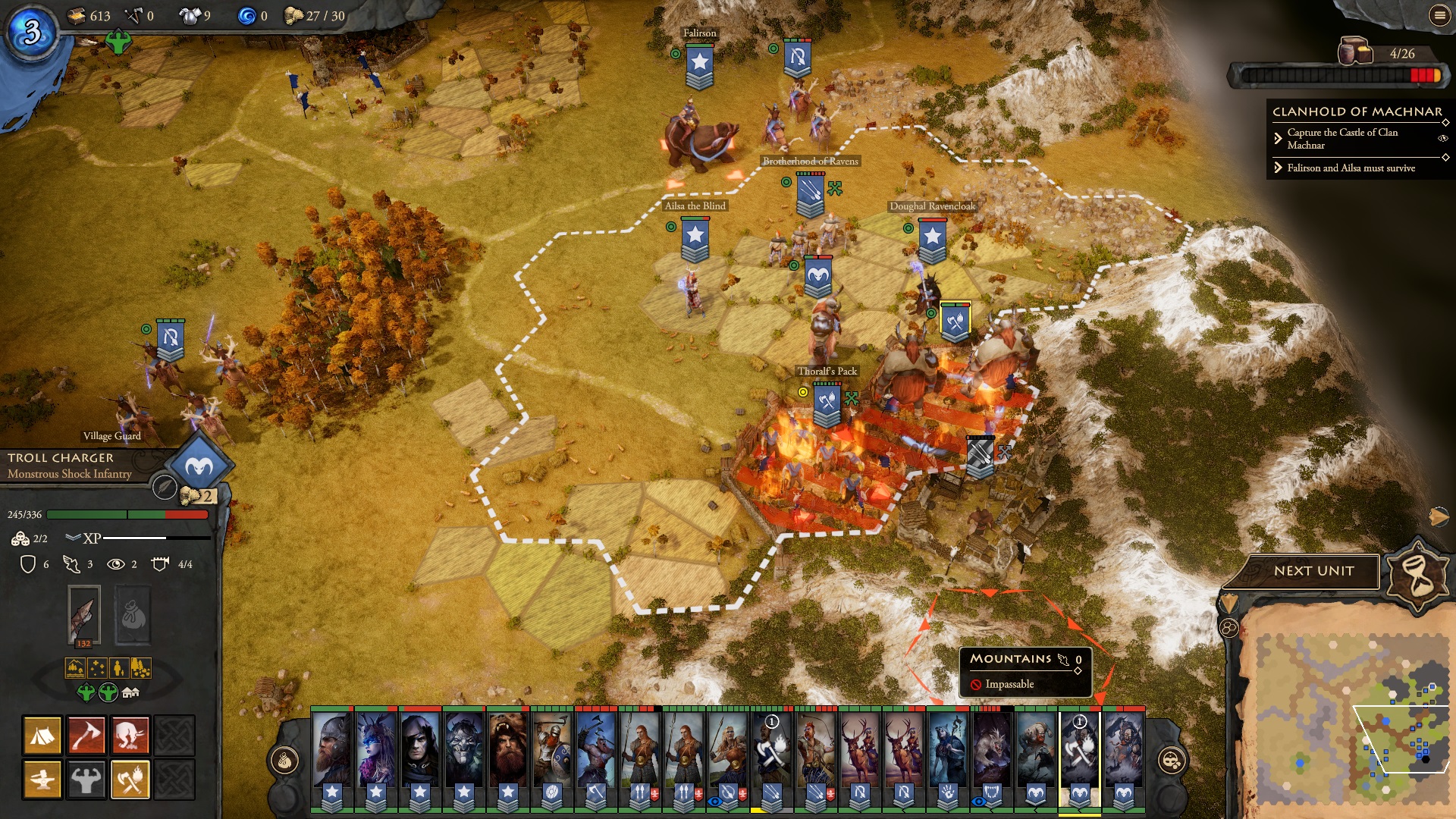Select the anvil repair ability

42,779
